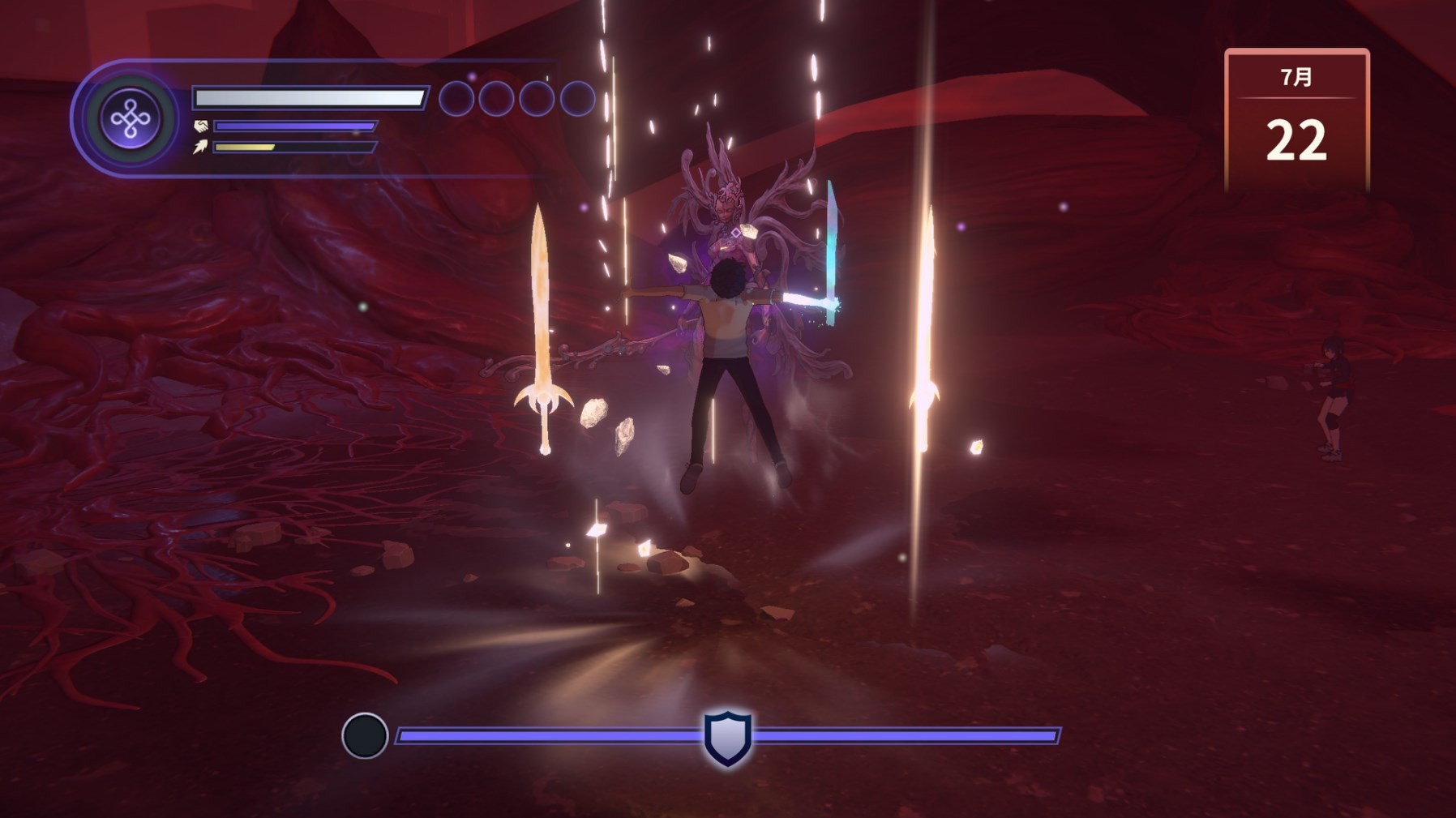Click the dark round orb beside the bottom bar
Viewport: 1456px width, 818px height.
(365, 735)
